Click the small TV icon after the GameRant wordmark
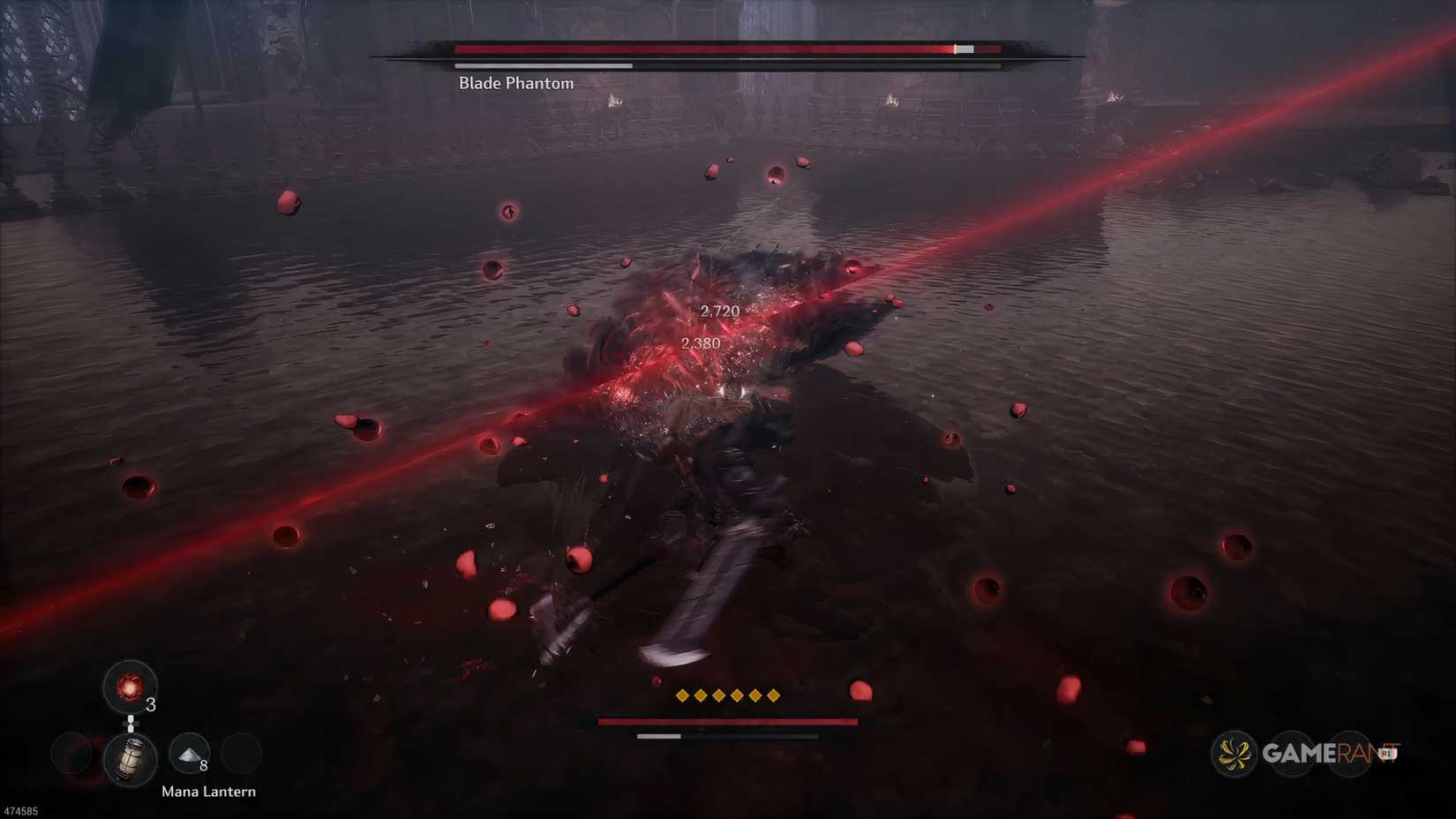The image size is (1456, 819). (1387, 752)
